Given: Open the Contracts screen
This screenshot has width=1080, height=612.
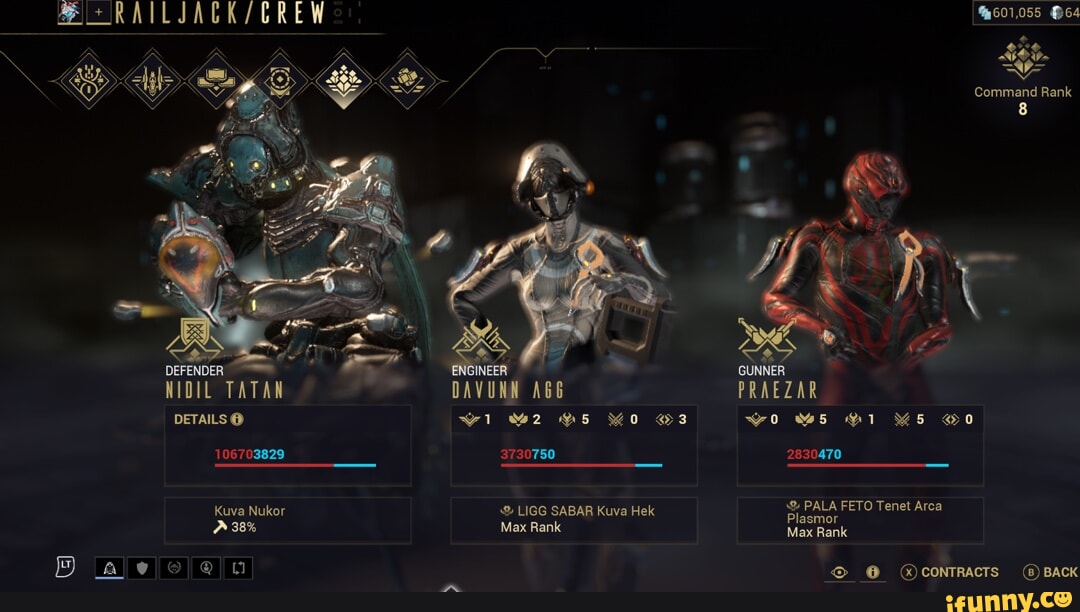Looking at the screenshot, I should pos(949,572).
